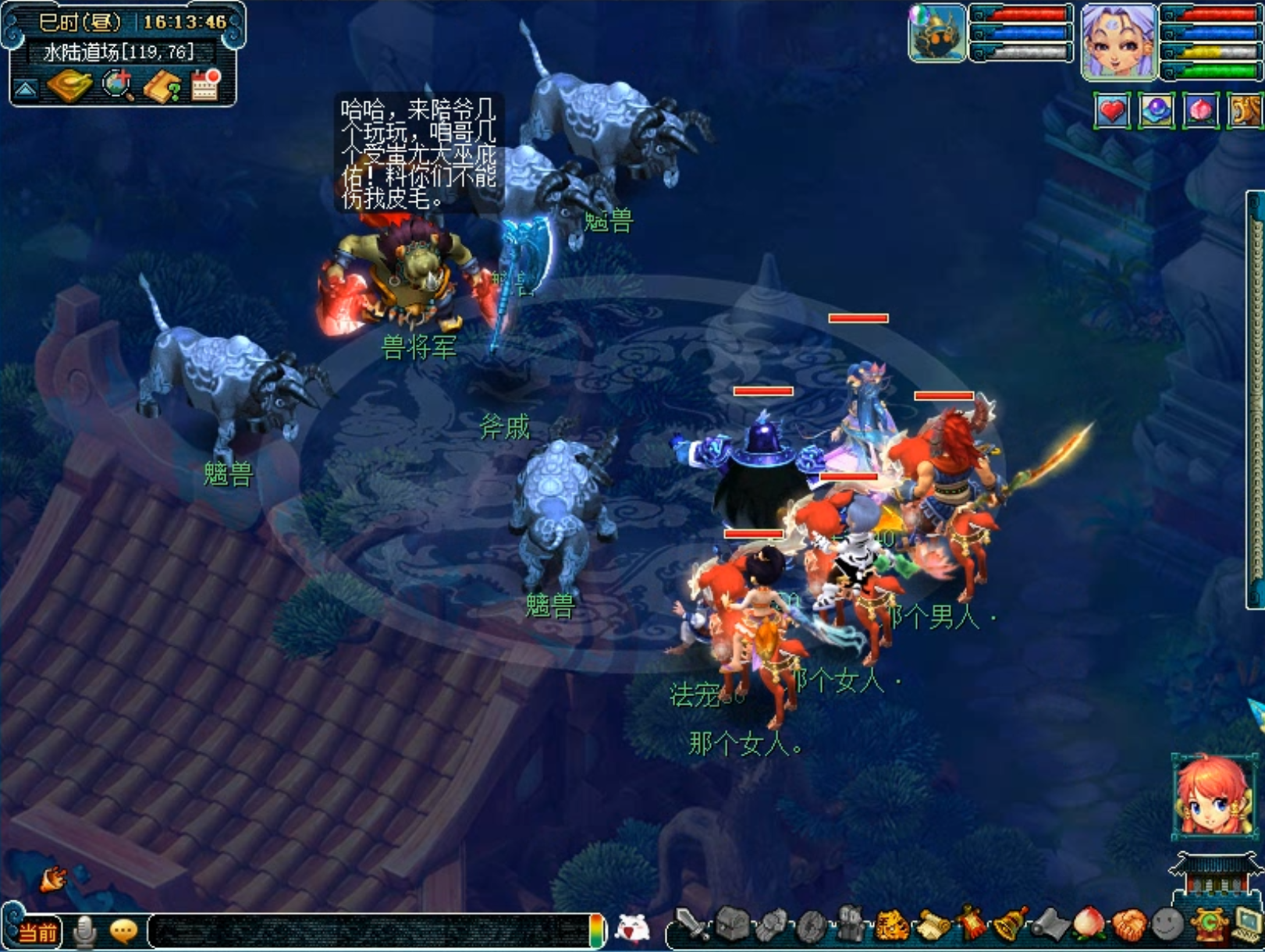Open the calendar events icon
The width and height of the screenshot is (1265, 952).
206,85
